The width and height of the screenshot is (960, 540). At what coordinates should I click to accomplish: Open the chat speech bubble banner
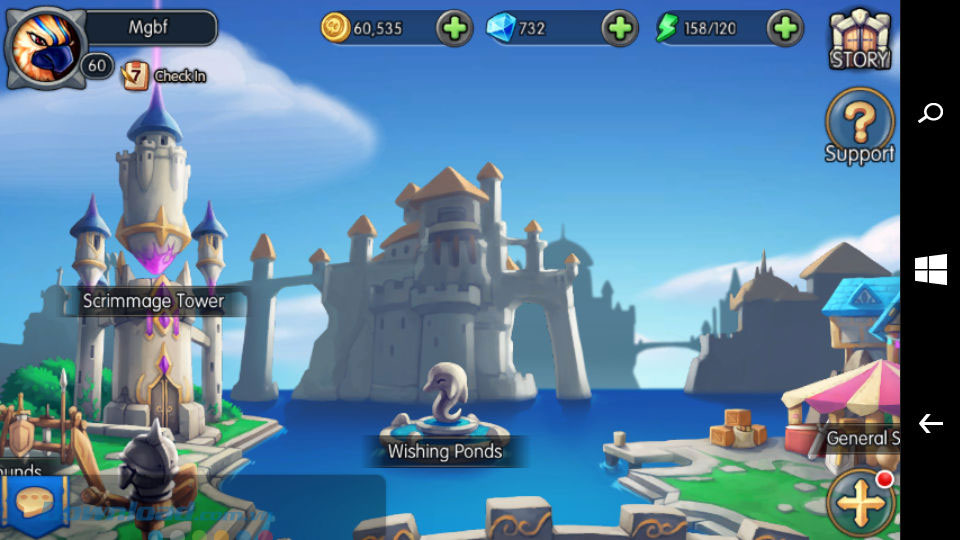[x=36, y=502]
